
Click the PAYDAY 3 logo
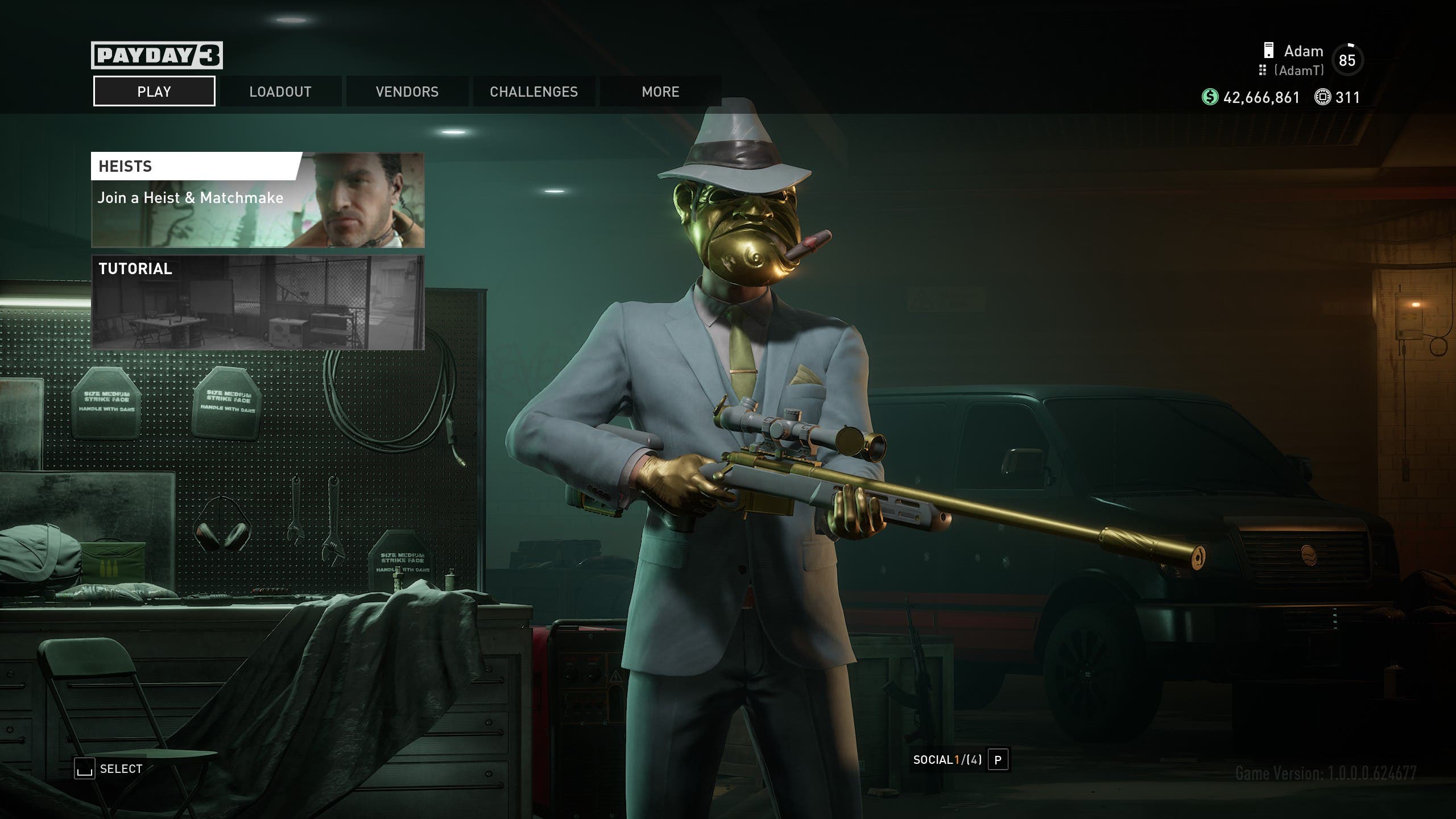(x=156, y=55)
